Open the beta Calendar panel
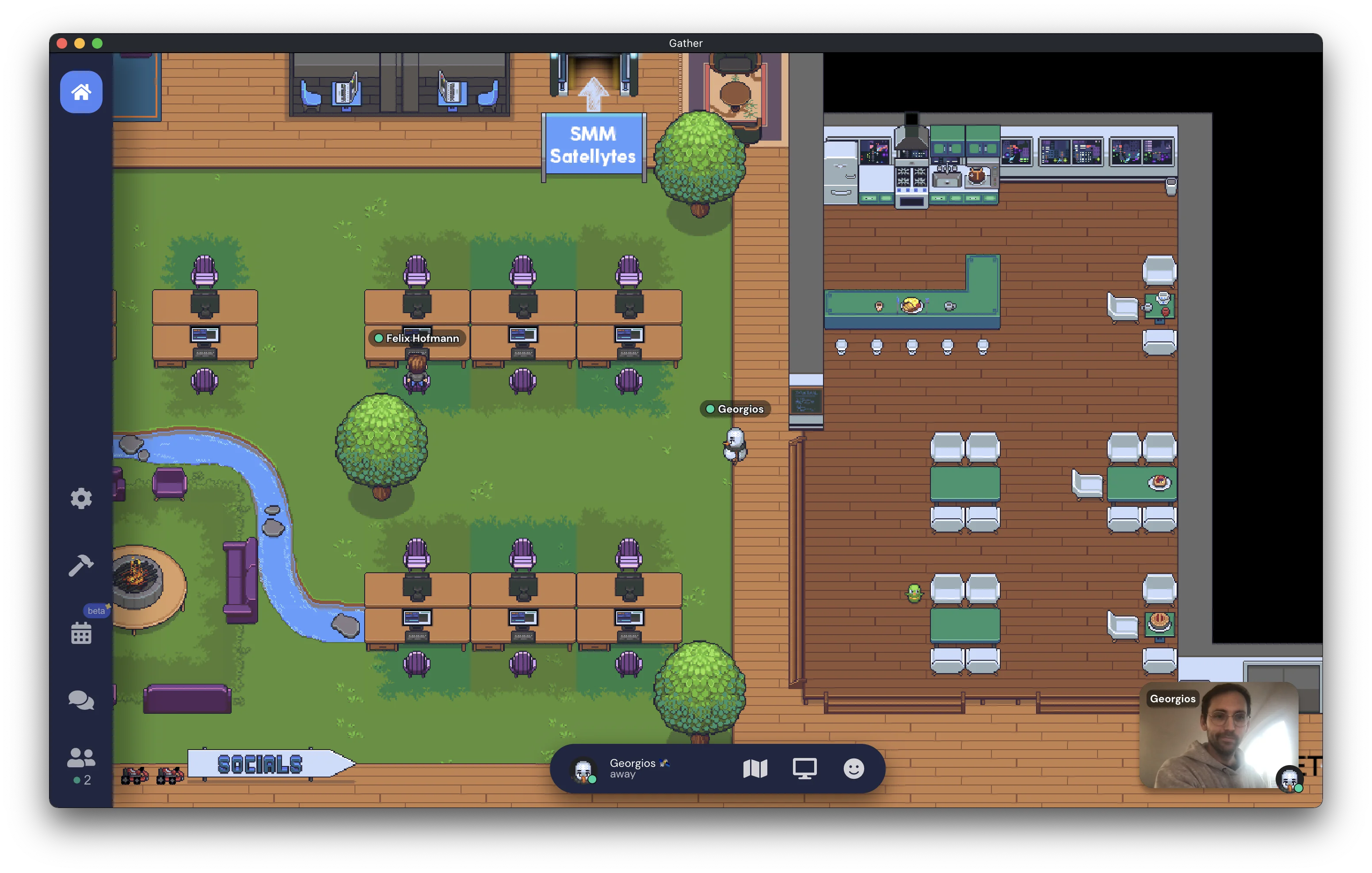This screenshot has width=1372, height=873. click(x=81, y=632)
